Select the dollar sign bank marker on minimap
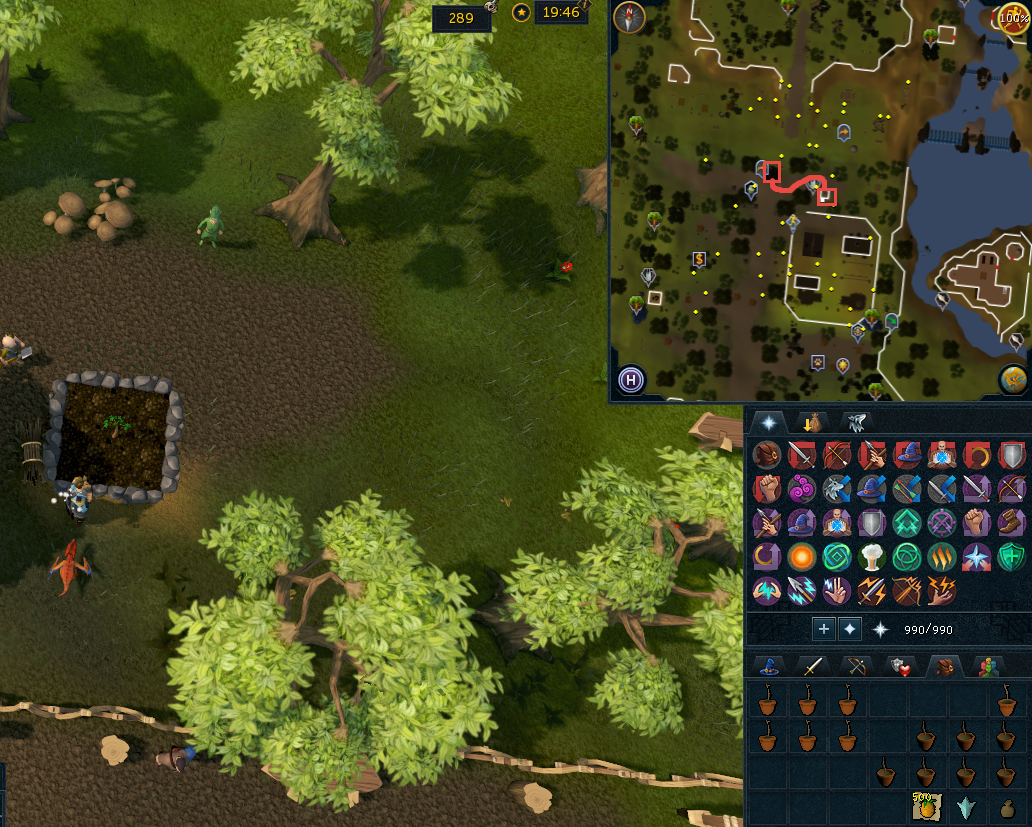 (x=698, y=260)
